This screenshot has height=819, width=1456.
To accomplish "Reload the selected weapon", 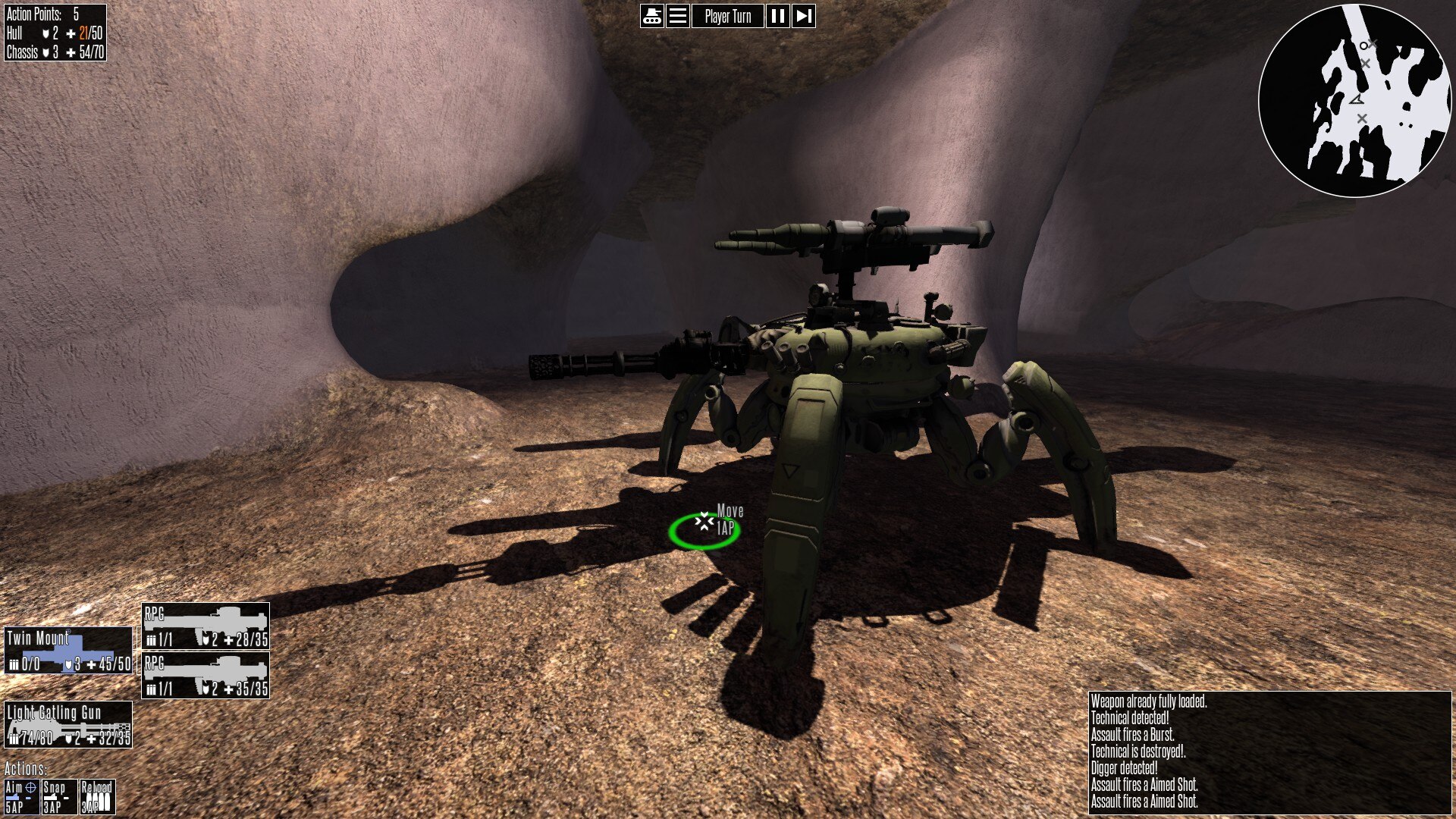I will (x=97, y=797).
